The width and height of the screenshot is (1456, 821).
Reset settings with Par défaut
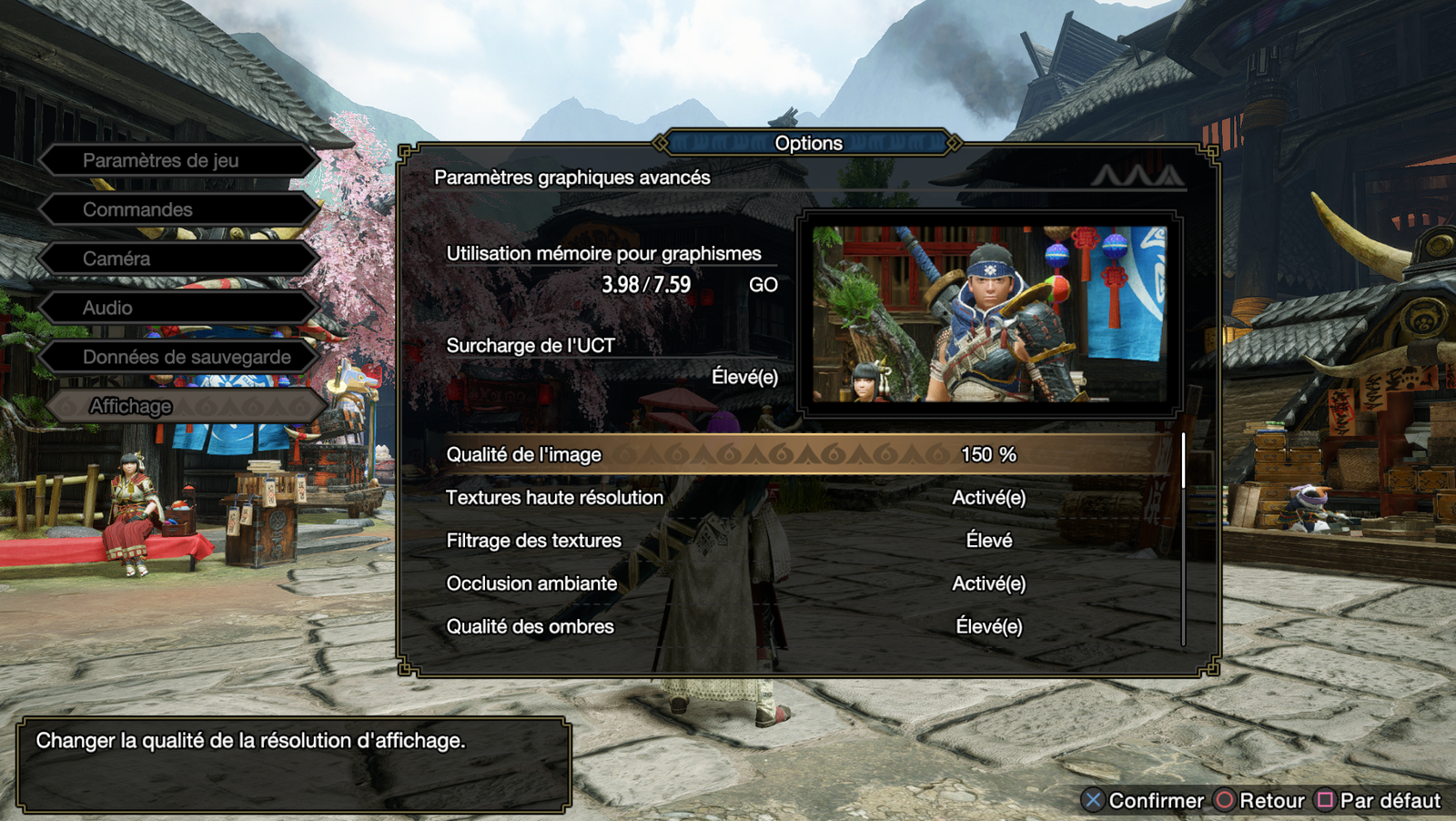1379,800
